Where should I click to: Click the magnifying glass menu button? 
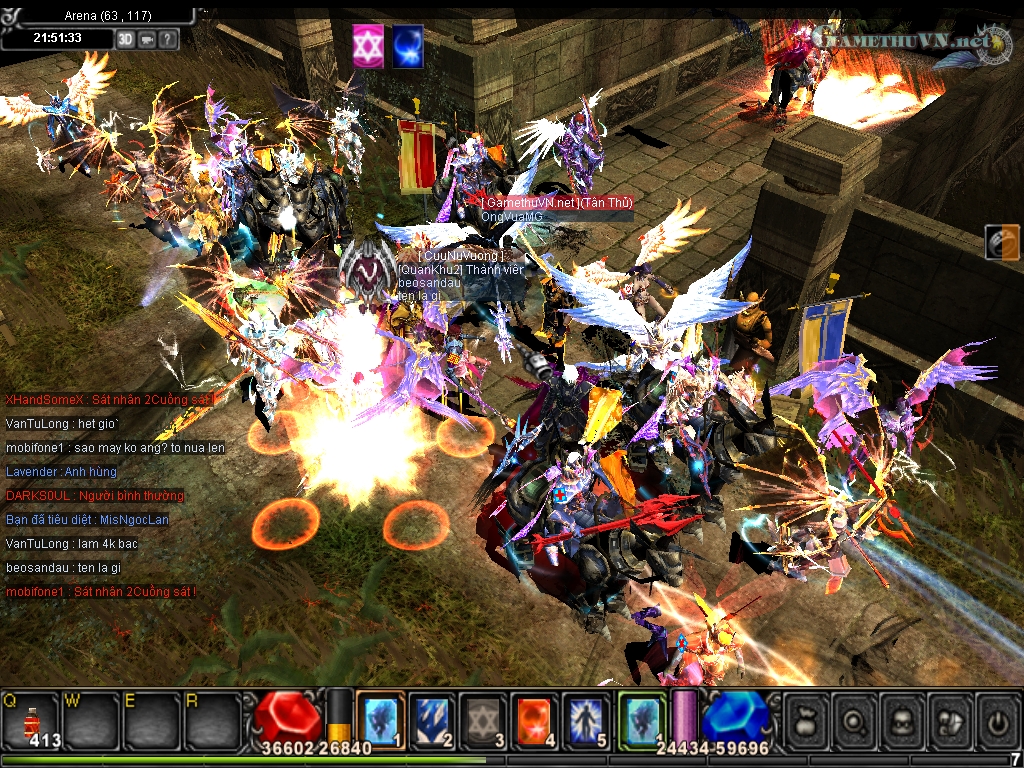click(855, 718)
